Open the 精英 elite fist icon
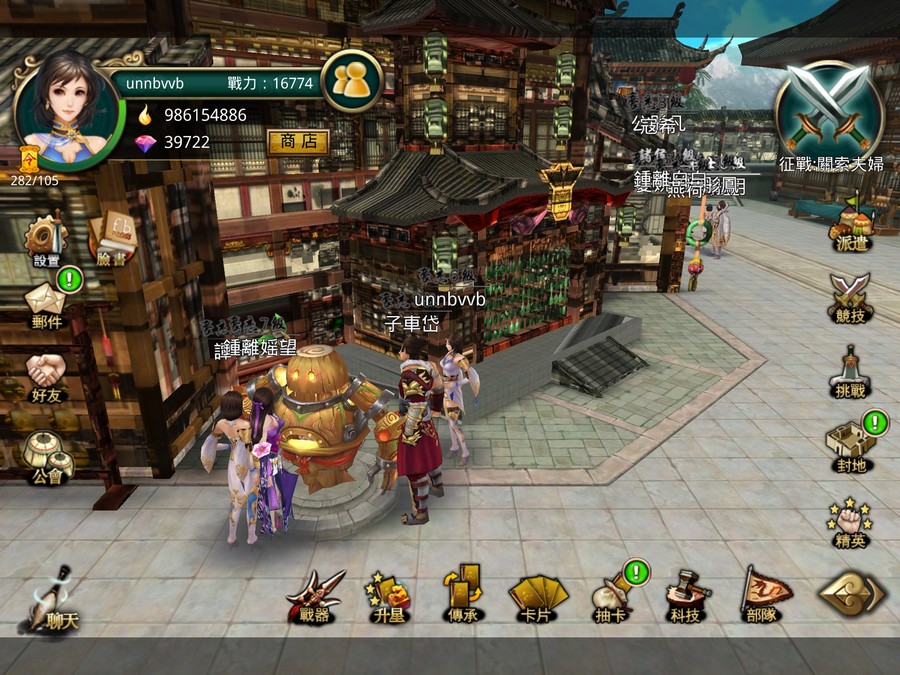The width and height of the screenshot is (900, 675). pos(849,522)
